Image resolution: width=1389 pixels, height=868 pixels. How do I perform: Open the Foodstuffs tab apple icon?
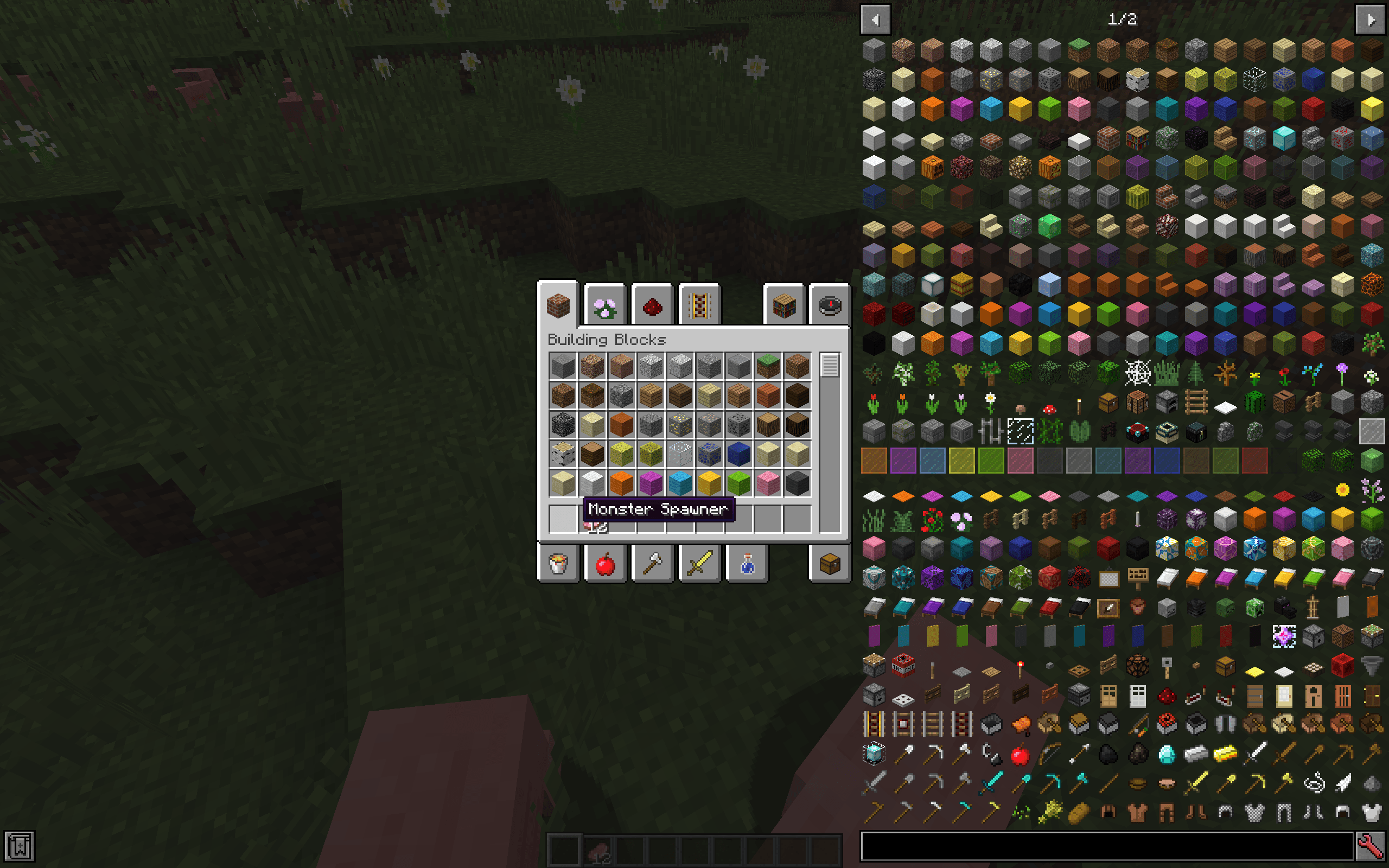point(606,564)
